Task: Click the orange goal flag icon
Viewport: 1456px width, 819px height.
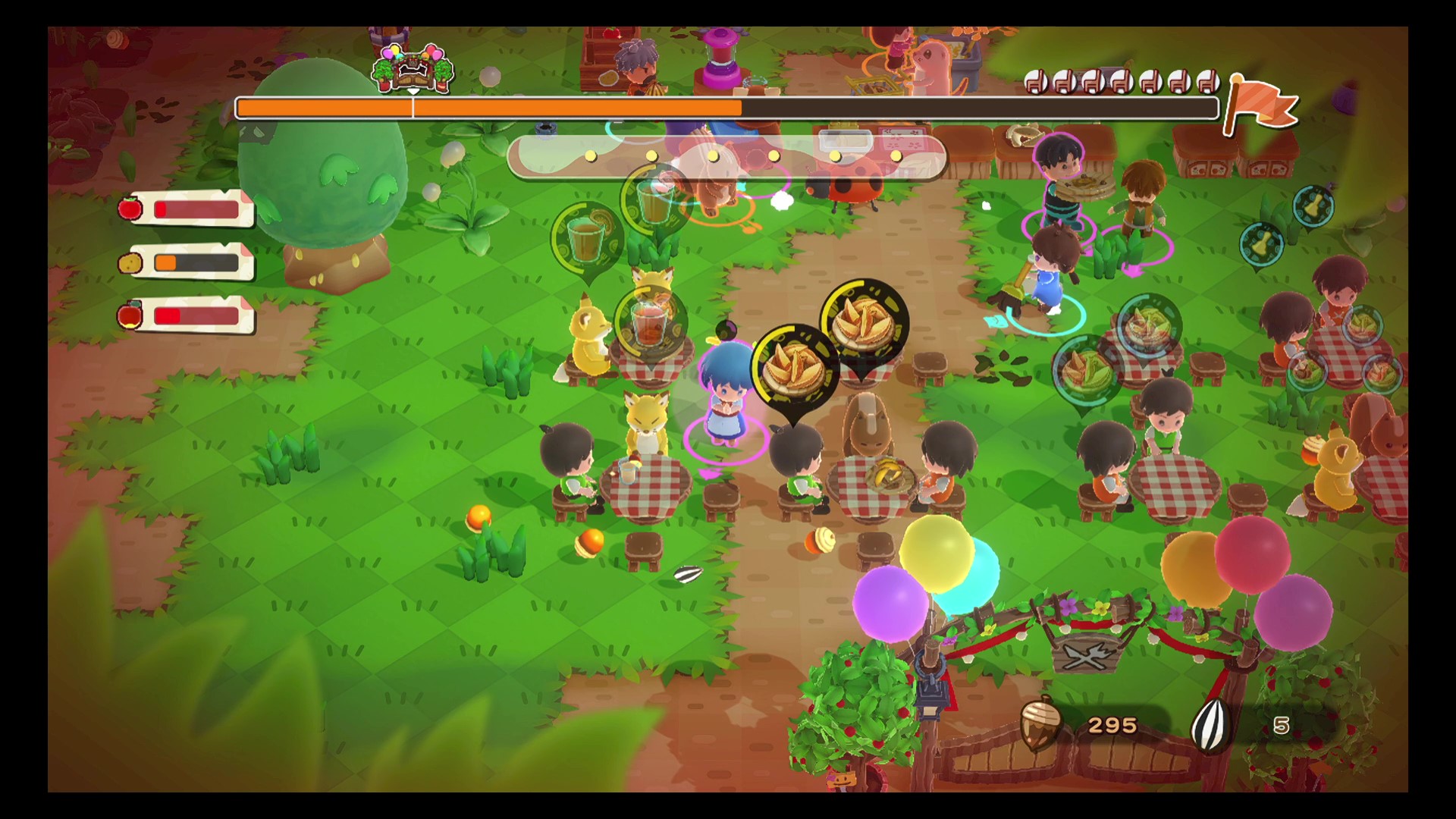Action: pyautogui.click(x=1263, y=105)
